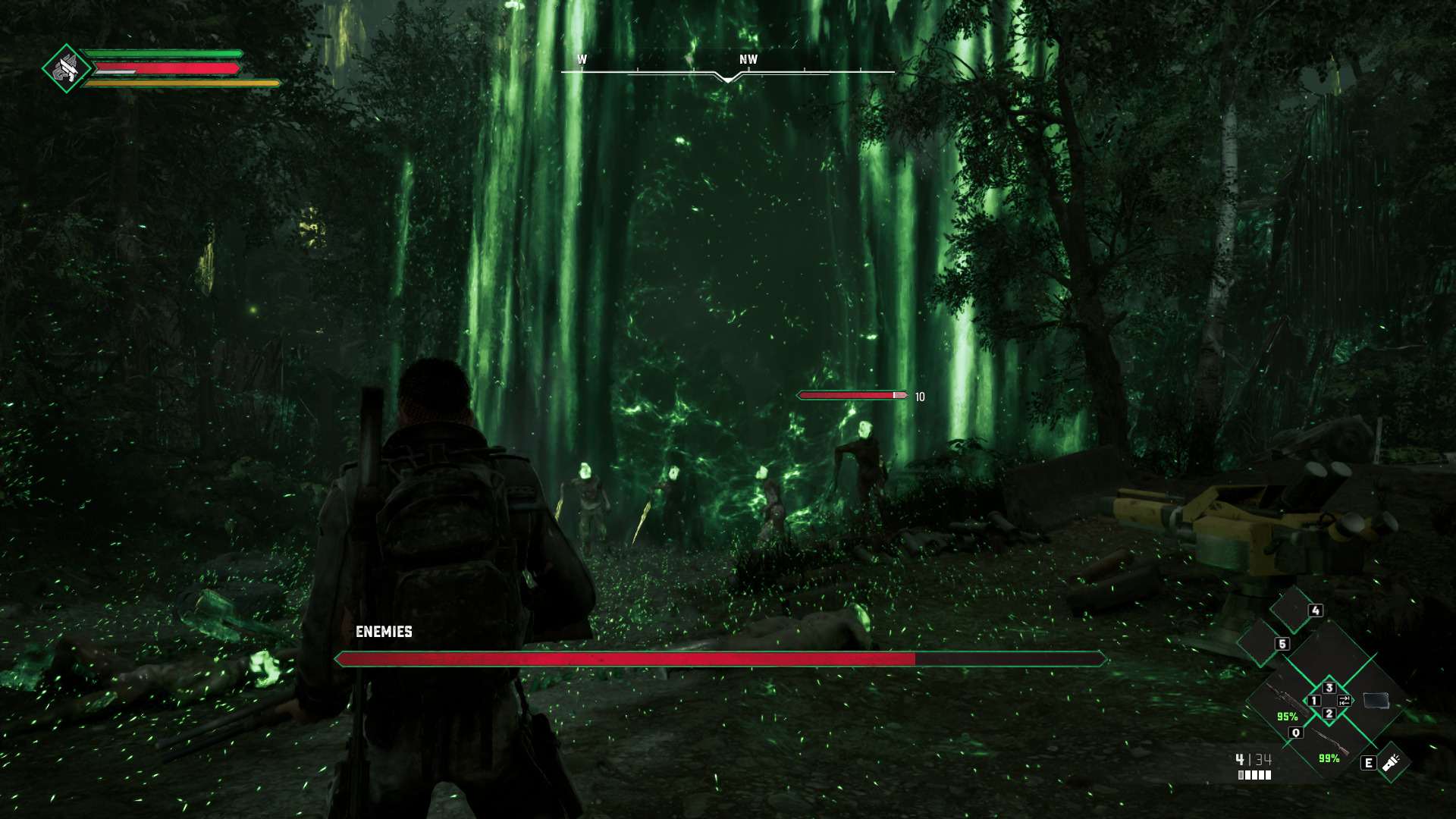Click the weapon swap arrows icon

[1344, 701]
